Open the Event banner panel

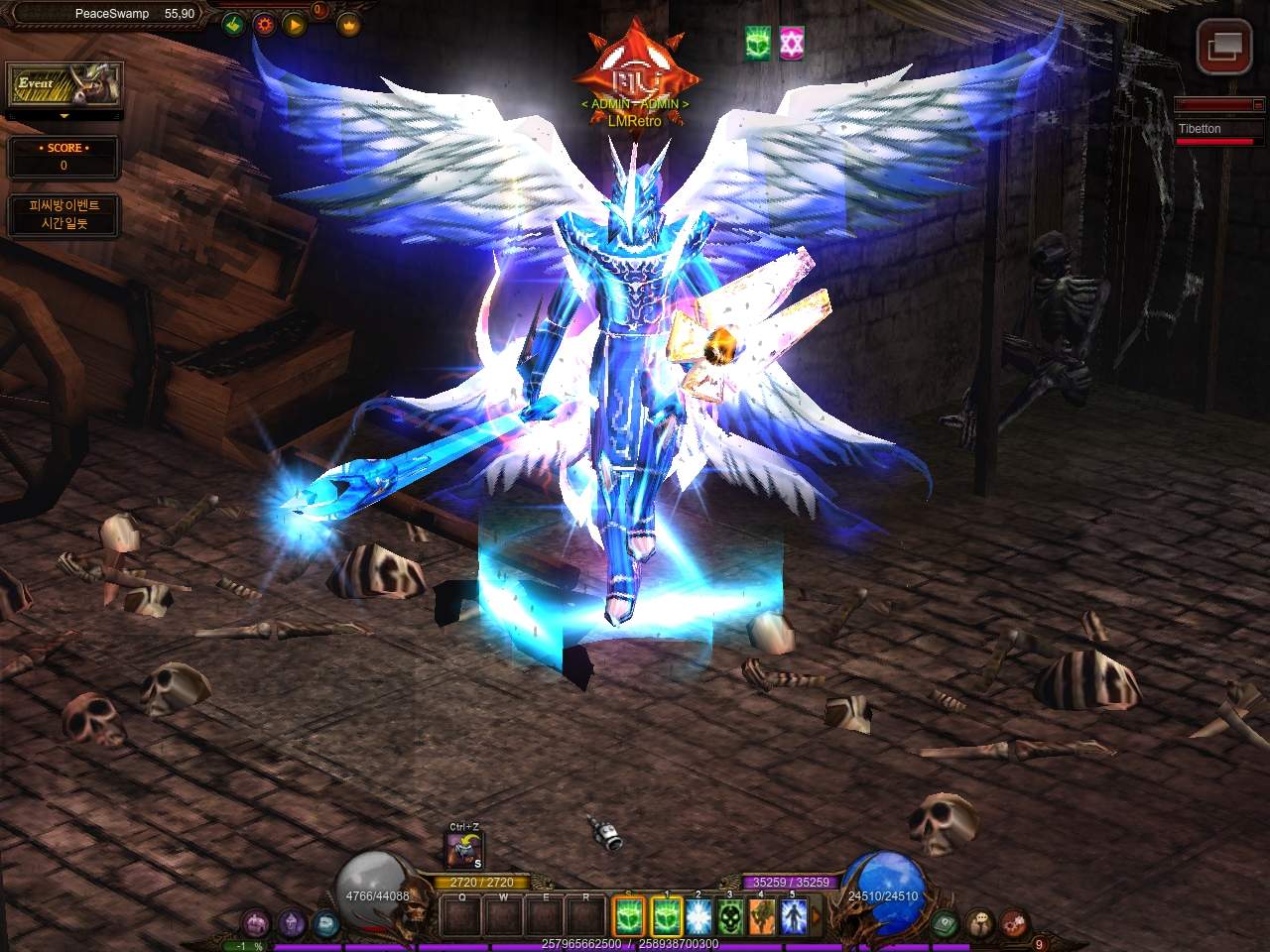[64, 86]
